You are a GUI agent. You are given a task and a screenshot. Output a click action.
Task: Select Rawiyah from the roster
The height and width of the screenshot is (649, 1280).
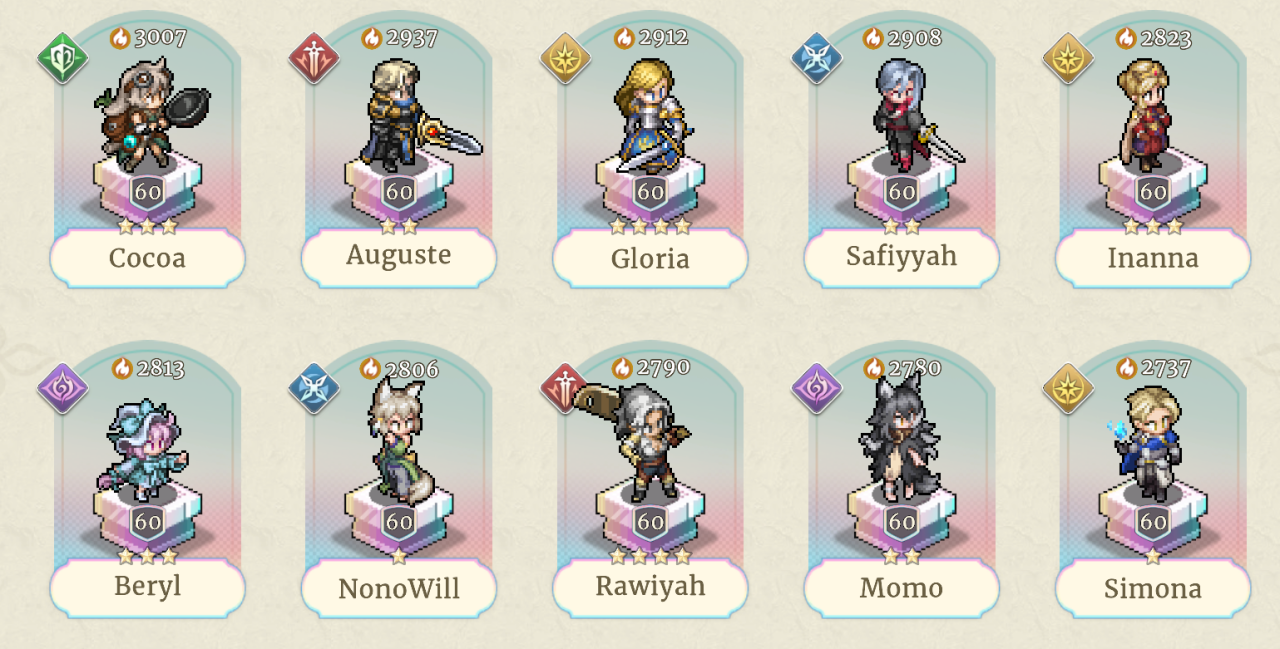click(650, 480)
